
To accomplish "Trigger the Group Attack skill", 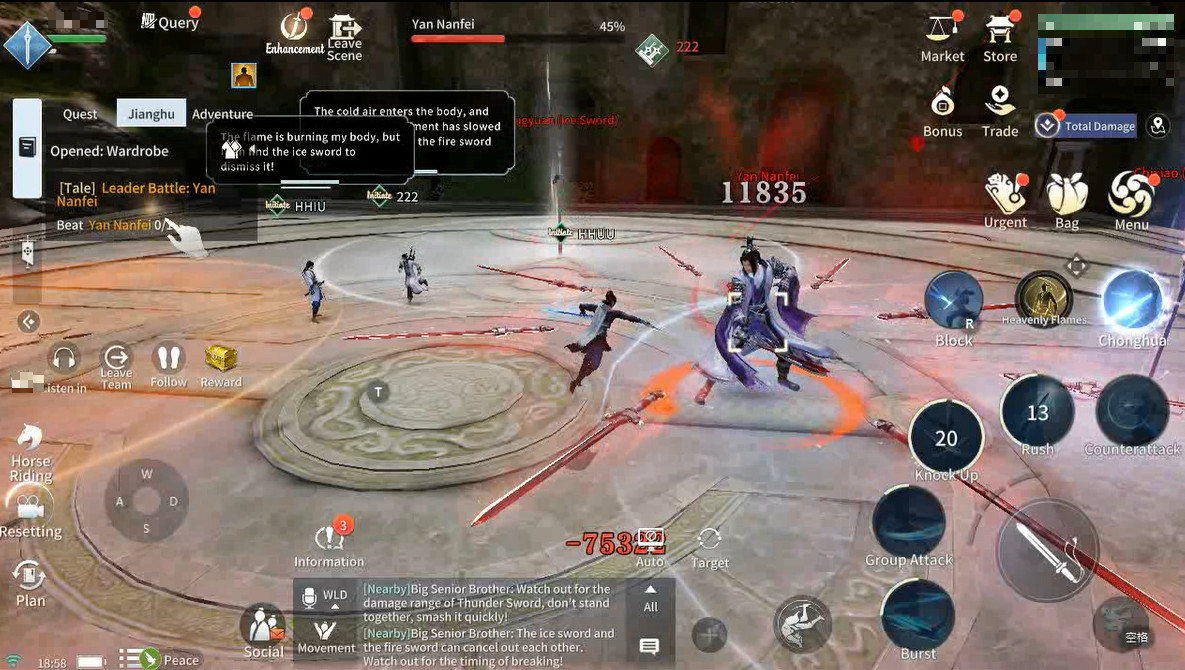I will click(x=909, y=522).
